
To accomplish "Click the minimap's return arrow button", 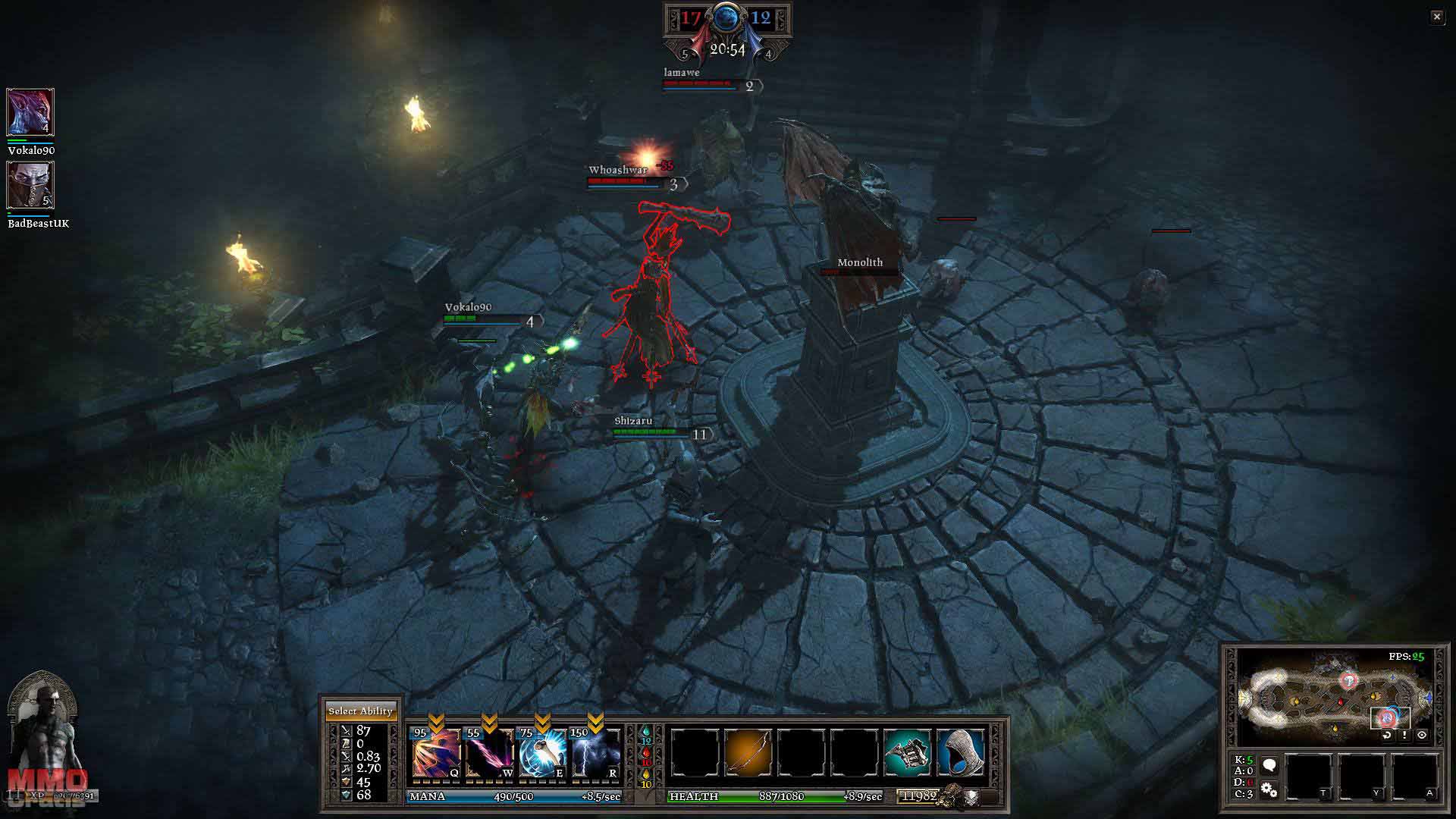I will [x=1387, y=735].
